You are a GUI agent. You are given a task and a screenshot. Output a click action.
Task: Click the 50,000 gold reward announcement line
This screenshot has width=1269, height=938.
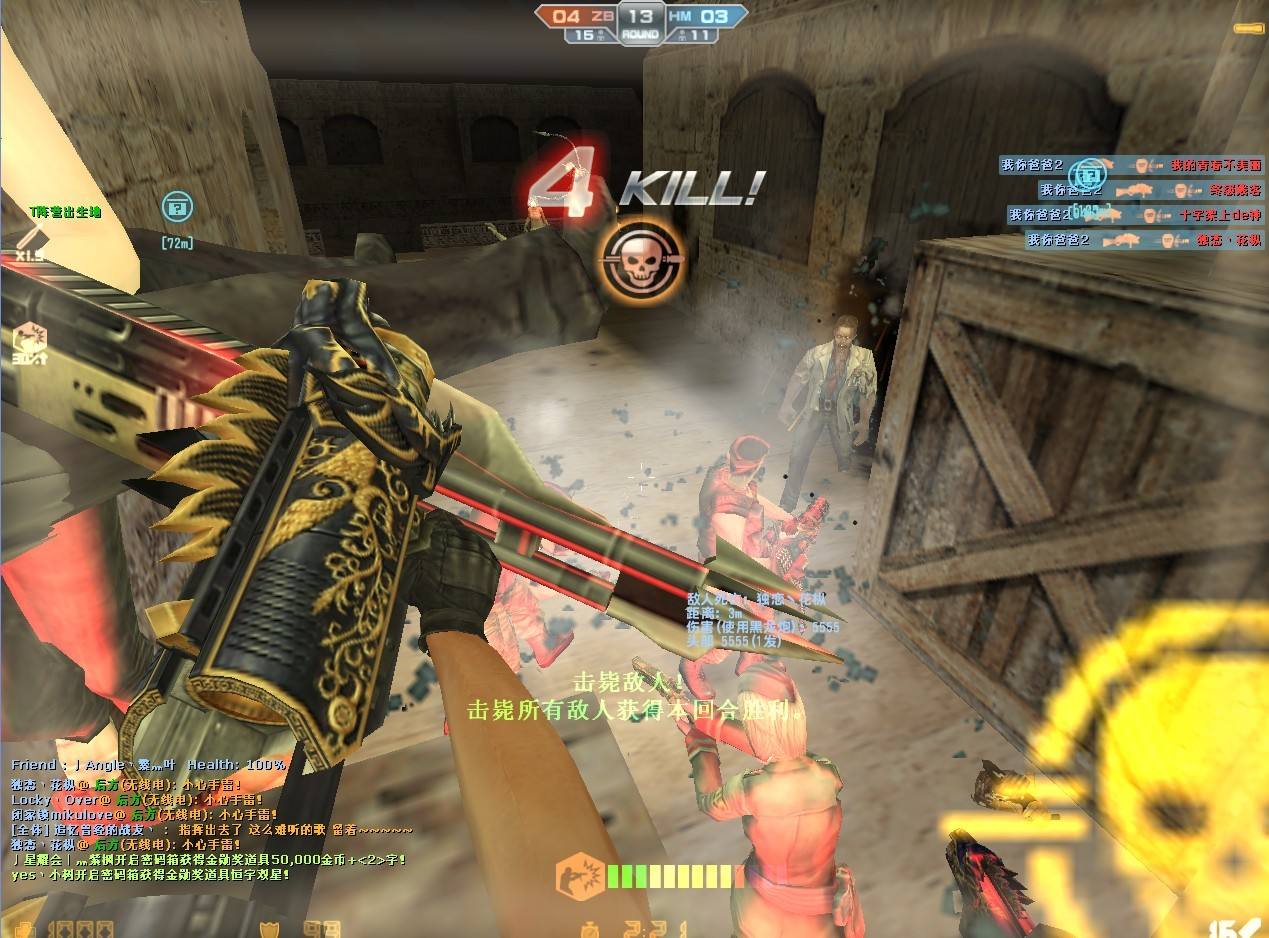(x=208, y=859)
